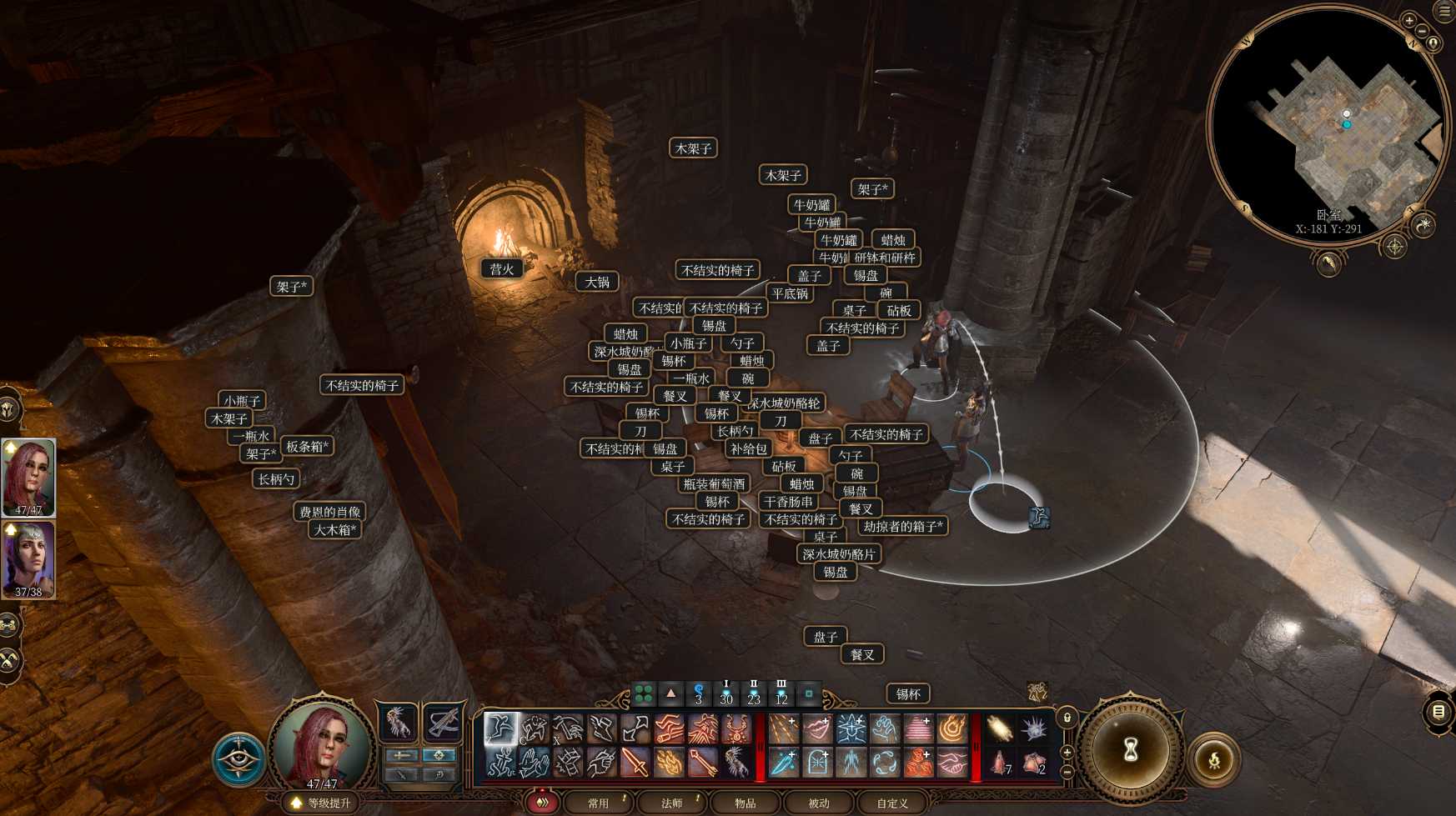This screenshot has height=816, width=1456.
Task: Show the 被动 passives tab
Action: point(818,803)
